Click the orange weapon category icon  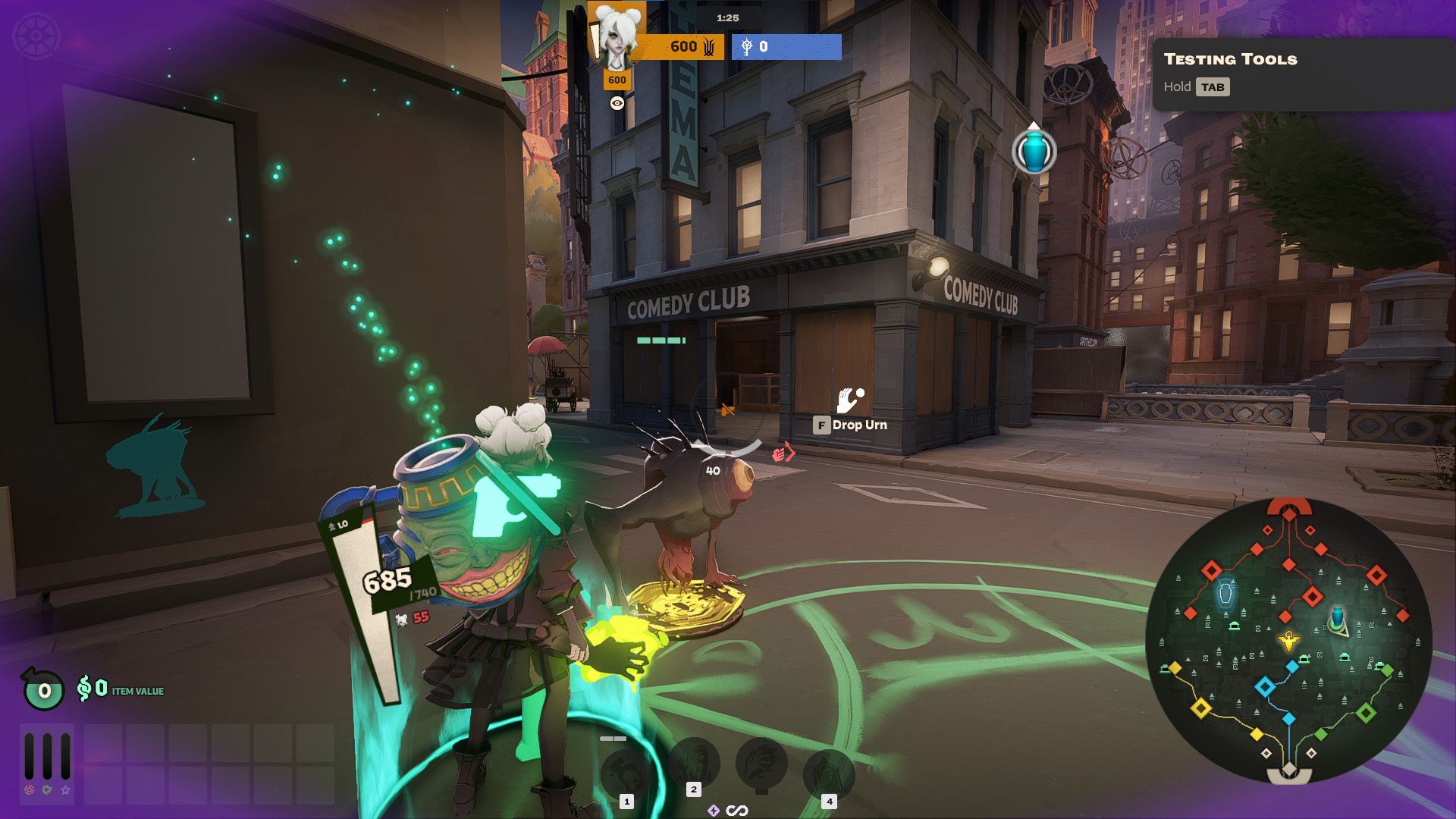pos(29,790)
